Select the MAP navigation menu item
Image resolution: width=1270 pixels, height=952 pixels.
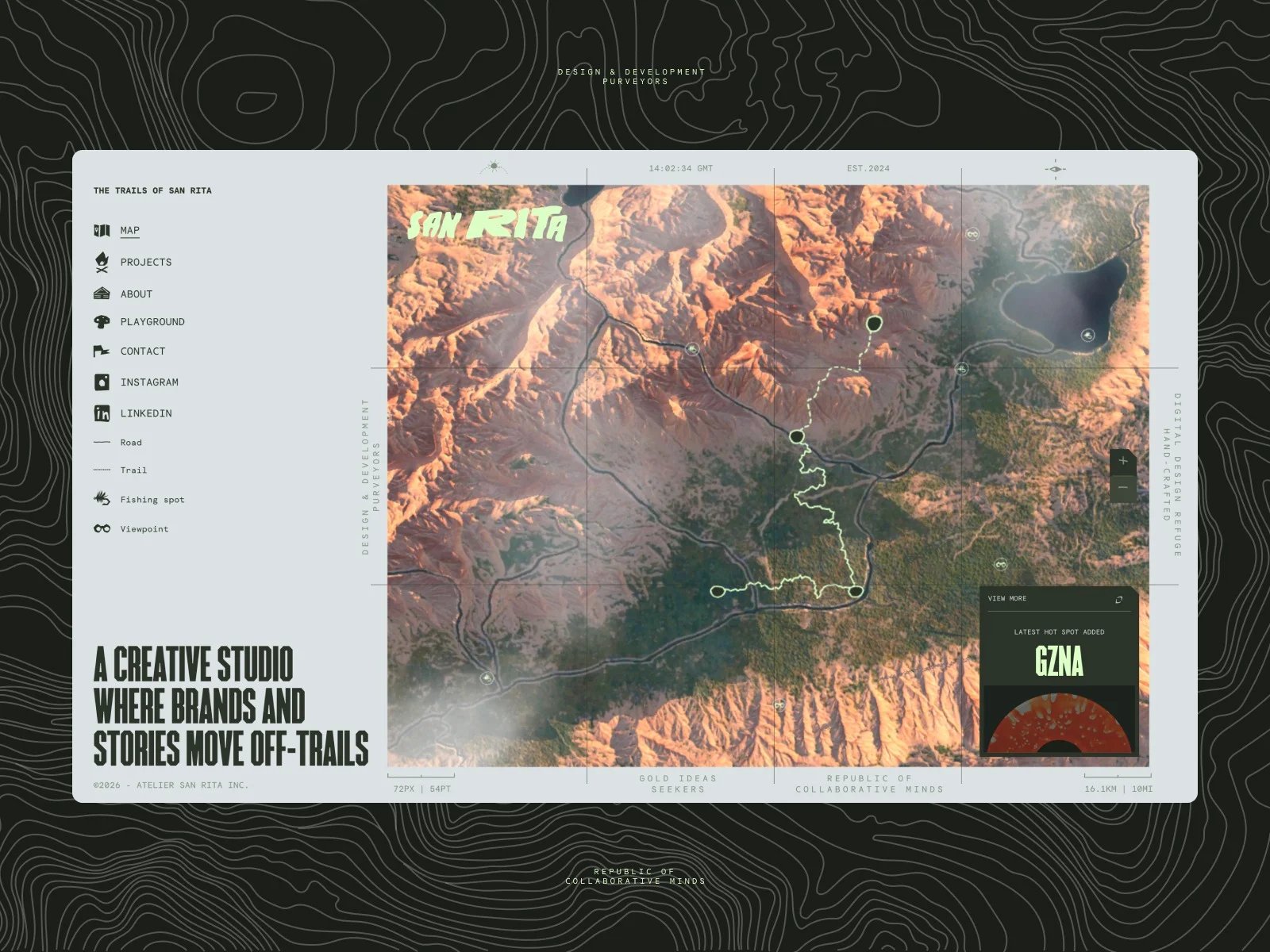[129, 230]
